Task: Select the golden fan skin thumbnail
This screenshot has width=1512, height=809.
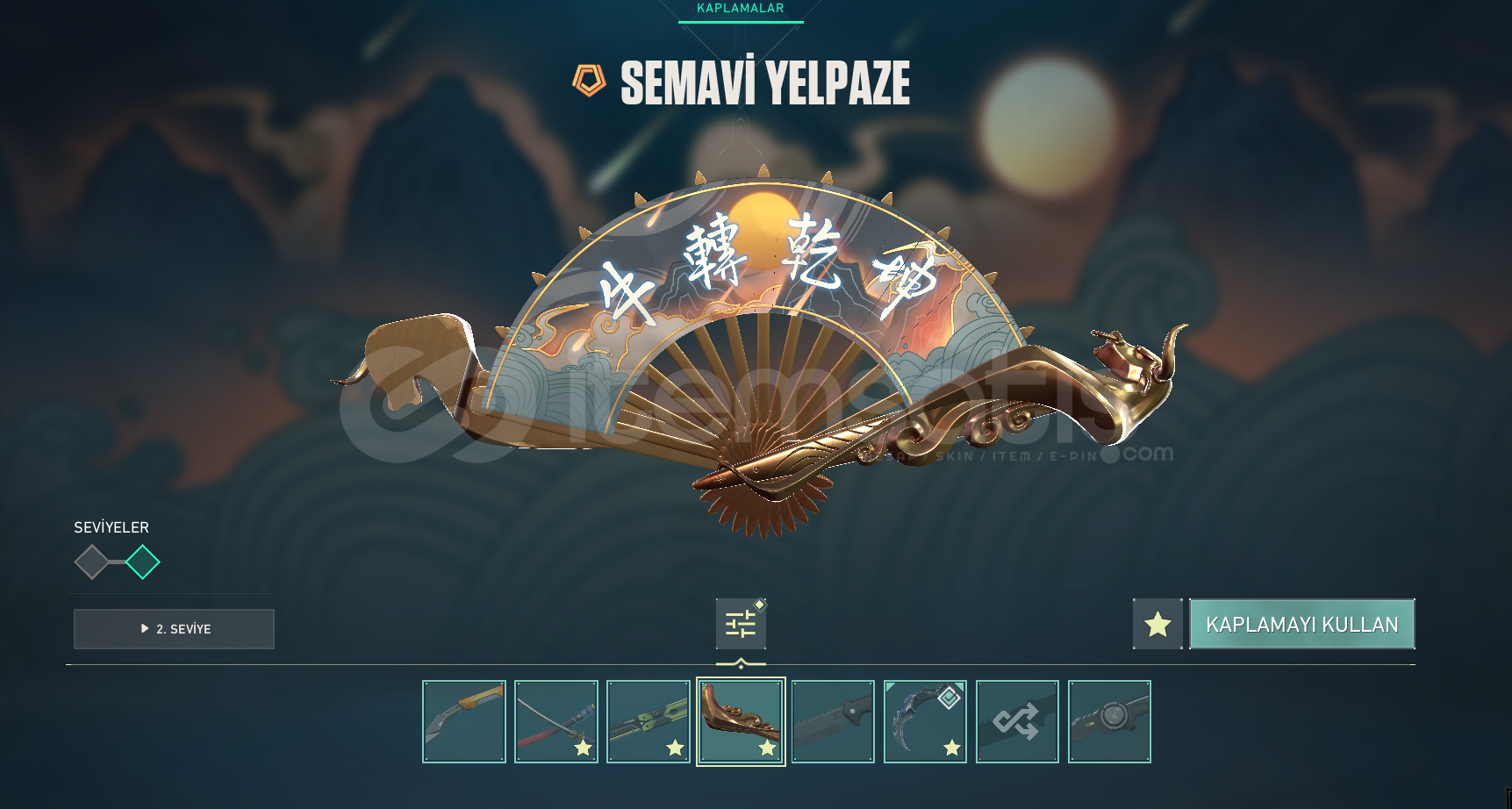Action: 741,721
